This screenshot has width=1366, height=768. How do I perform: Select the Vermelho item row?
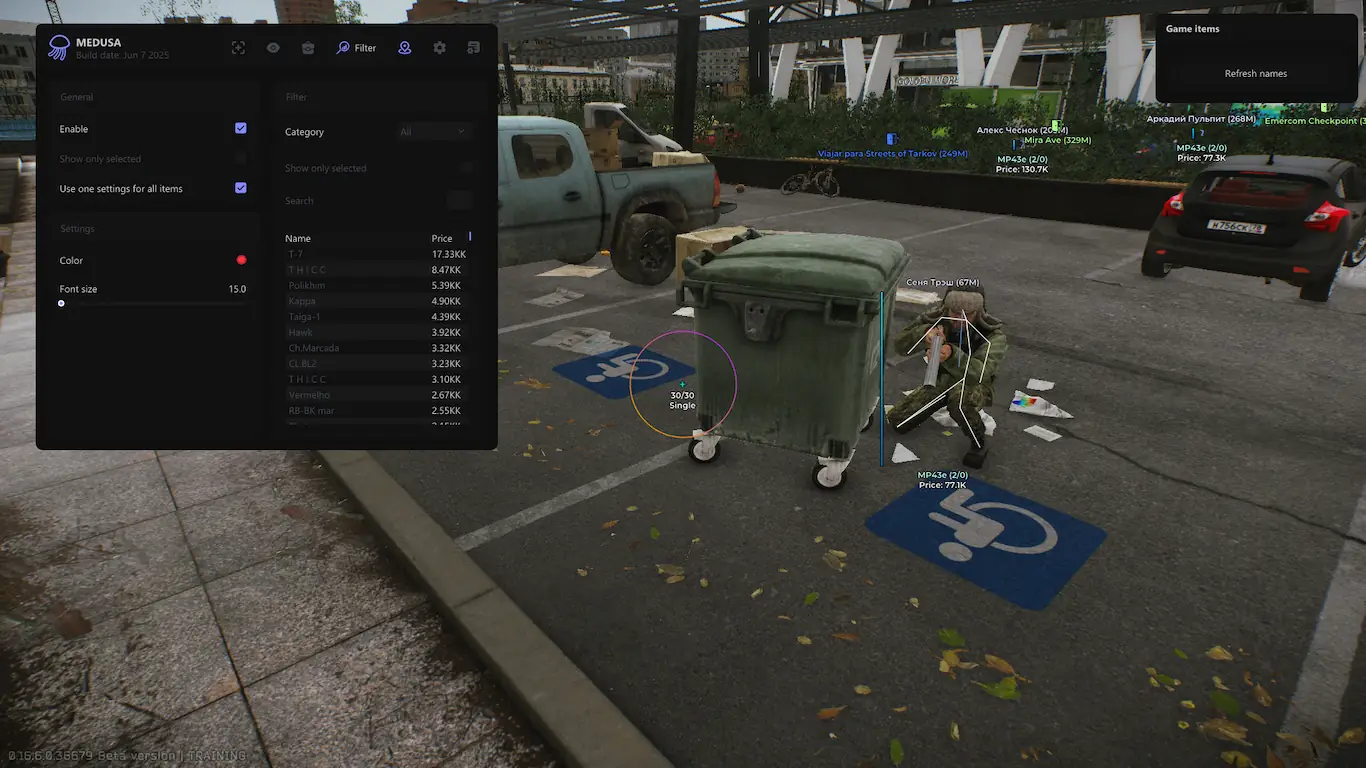376,395
